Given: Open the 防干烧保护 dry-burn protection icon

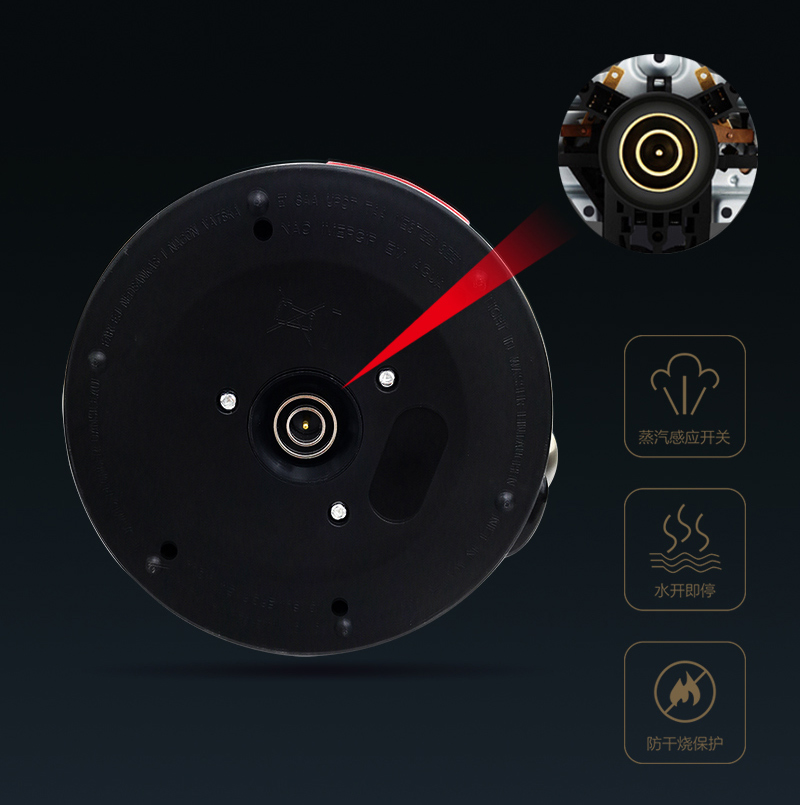Looking at the screenshot, I should (685, 692).
